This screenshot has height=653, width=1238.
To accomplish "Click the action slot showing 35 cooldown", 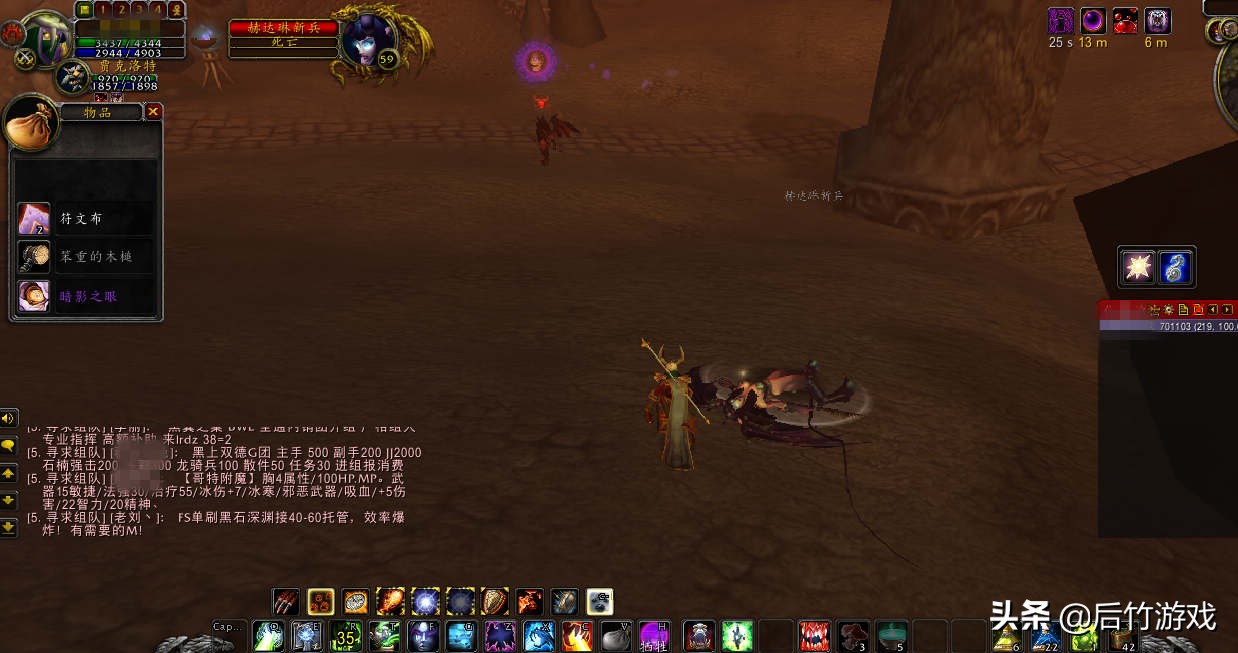I will pos(347,635).
